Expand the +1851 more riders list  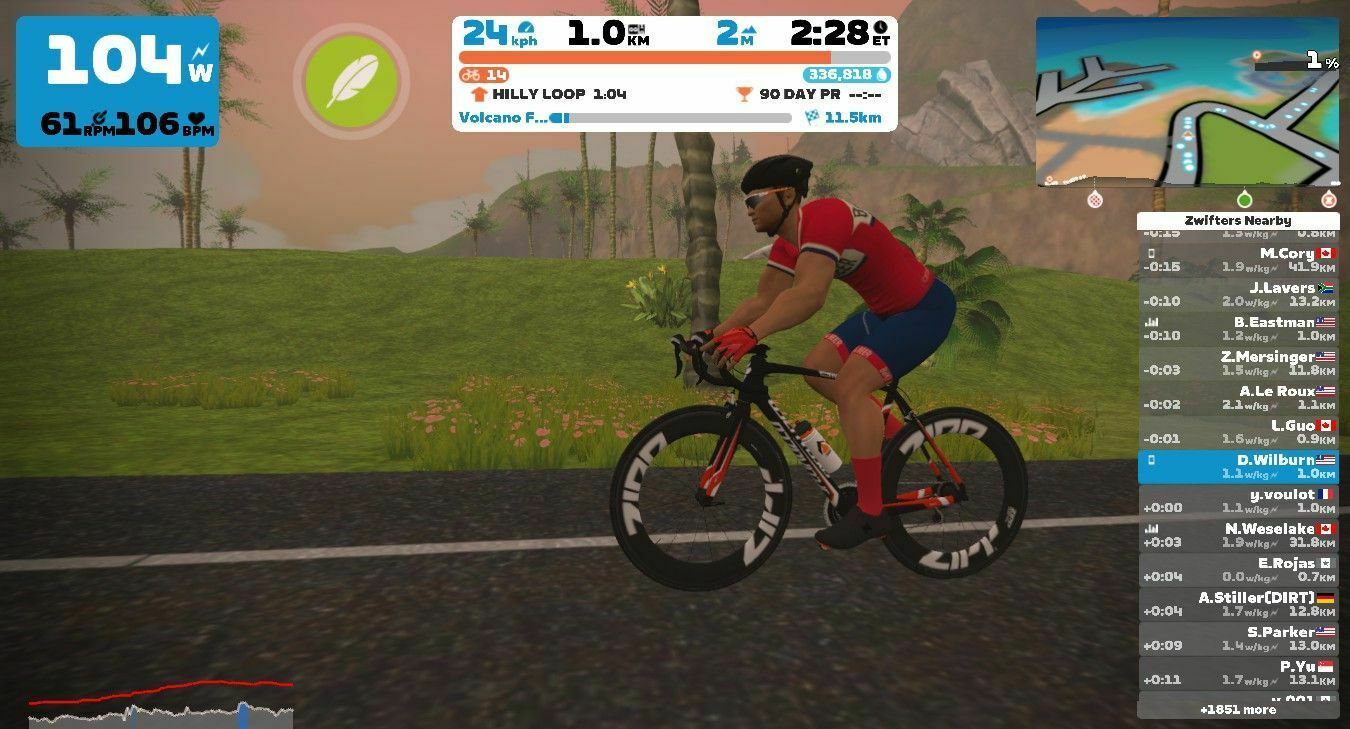coord(1238,709)
